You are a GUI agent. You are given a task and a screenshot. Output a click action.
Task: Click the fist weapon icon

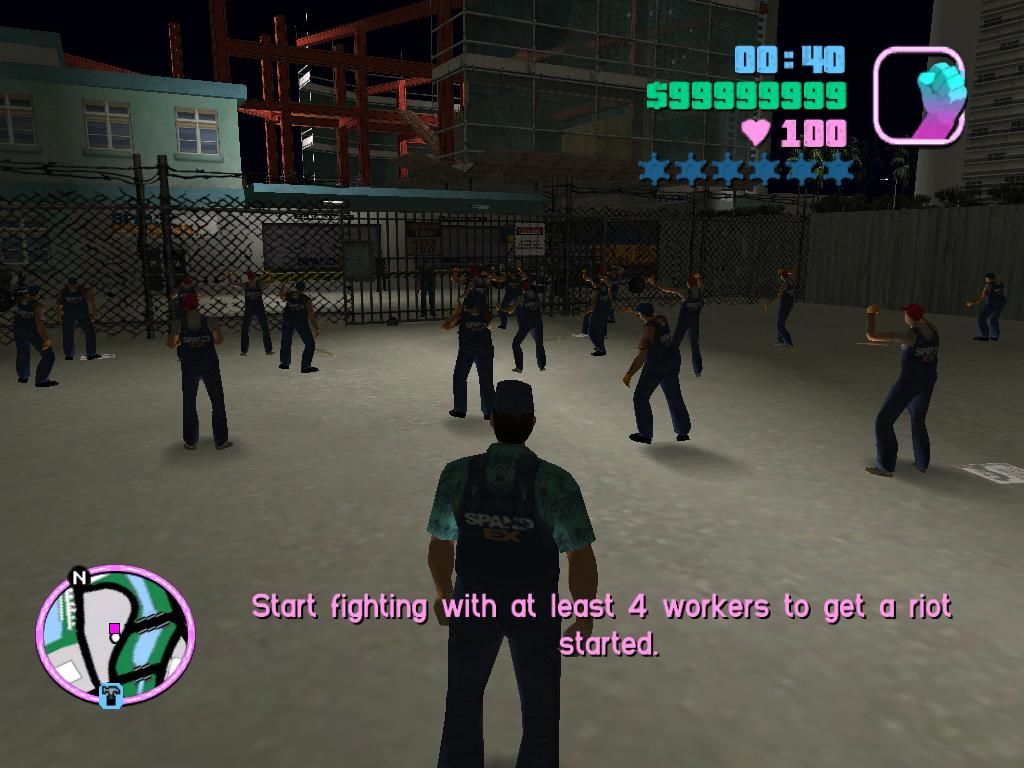pos(919,96)
